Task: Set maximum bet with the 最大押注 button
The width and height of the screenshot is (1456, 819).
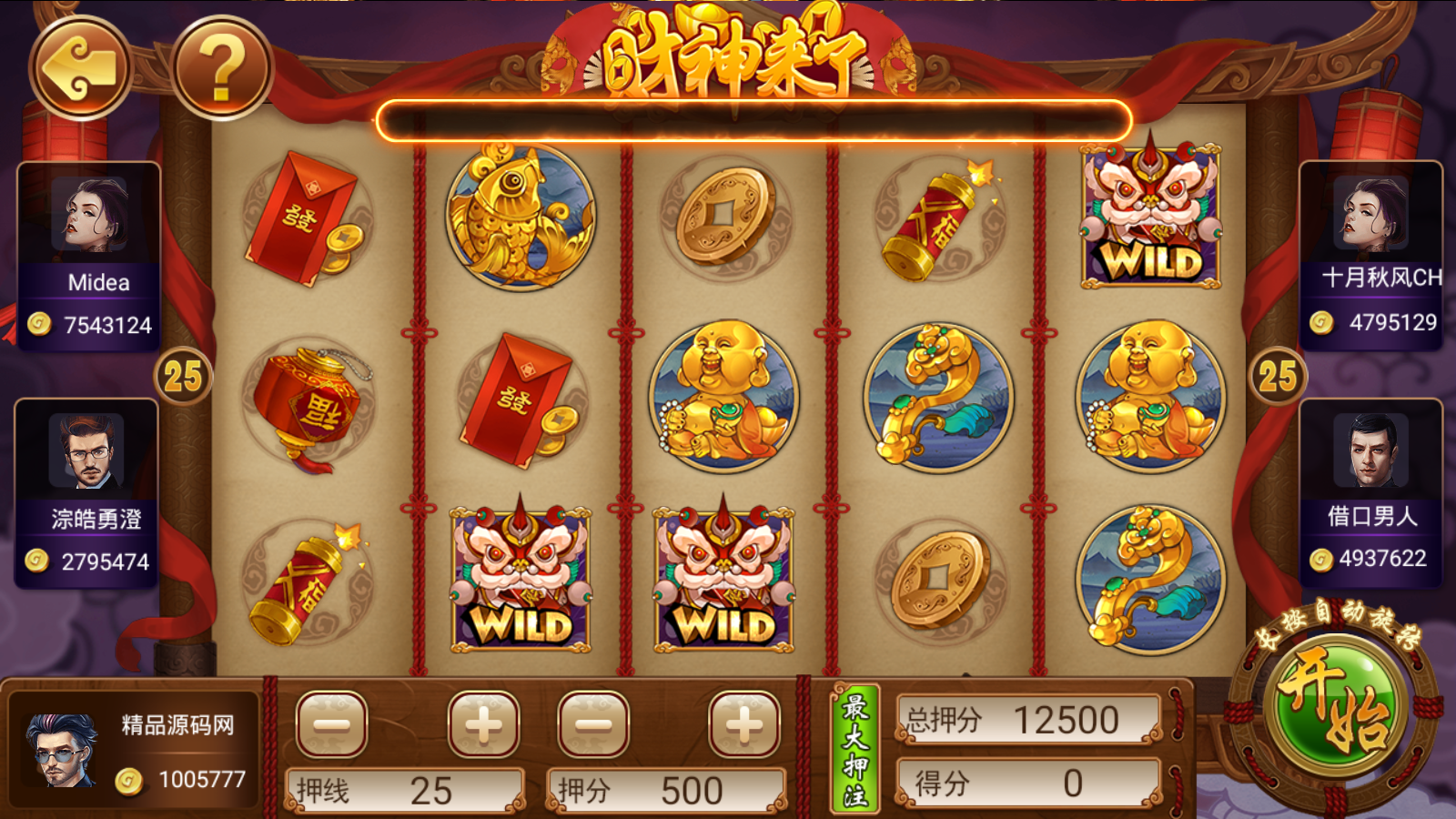Action: pos(854,749)
